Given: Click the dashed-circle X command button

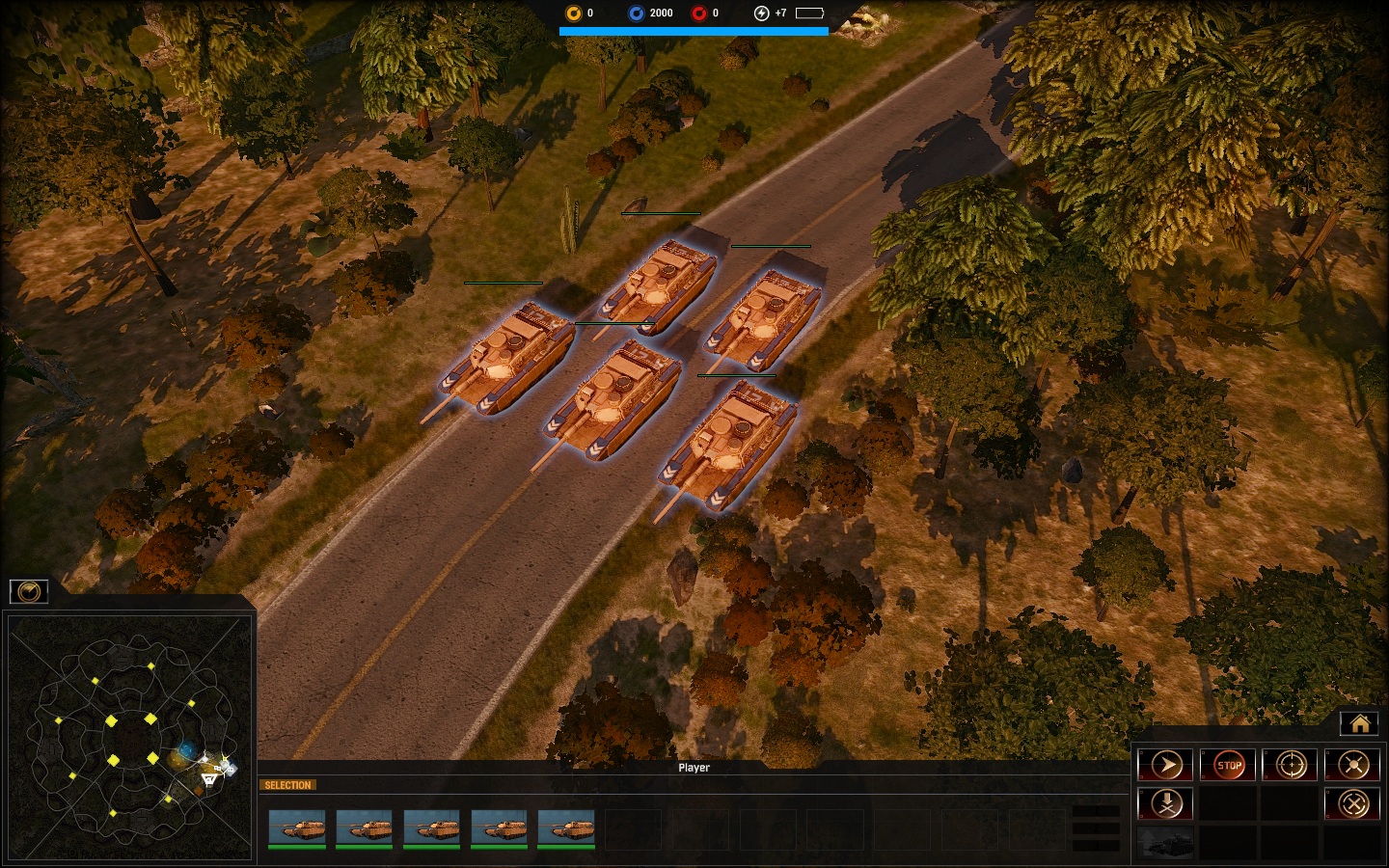Looking at the screenshot, I should [1353, 803].
